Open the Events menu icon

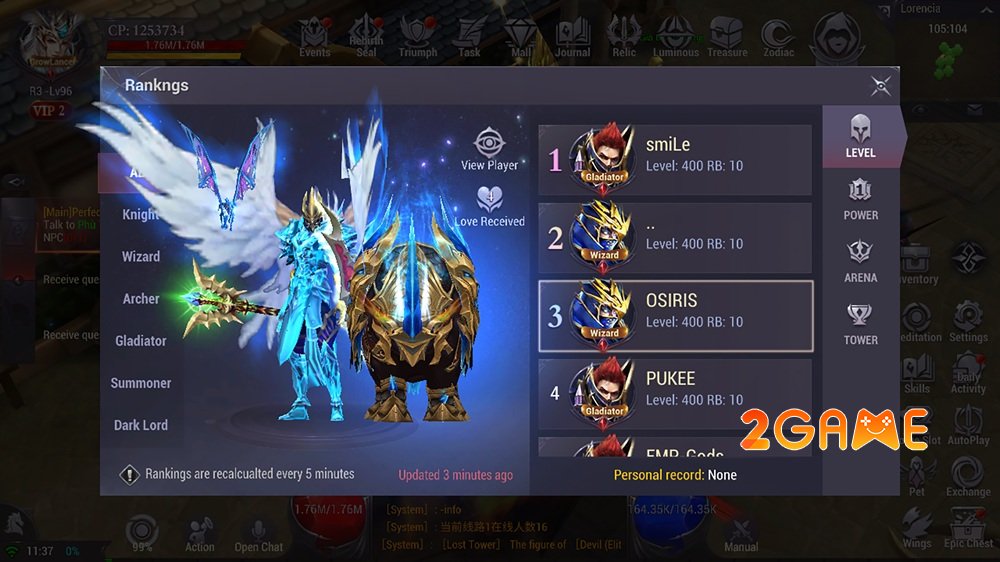coord(315,37)
